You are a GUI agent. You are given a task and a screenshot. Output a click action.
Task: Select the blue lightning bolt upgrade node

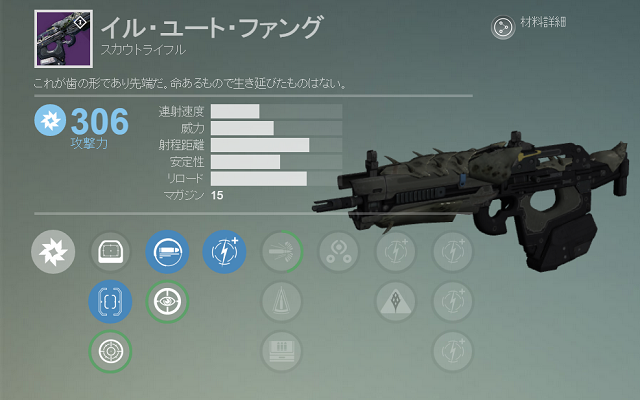[223, 252]
